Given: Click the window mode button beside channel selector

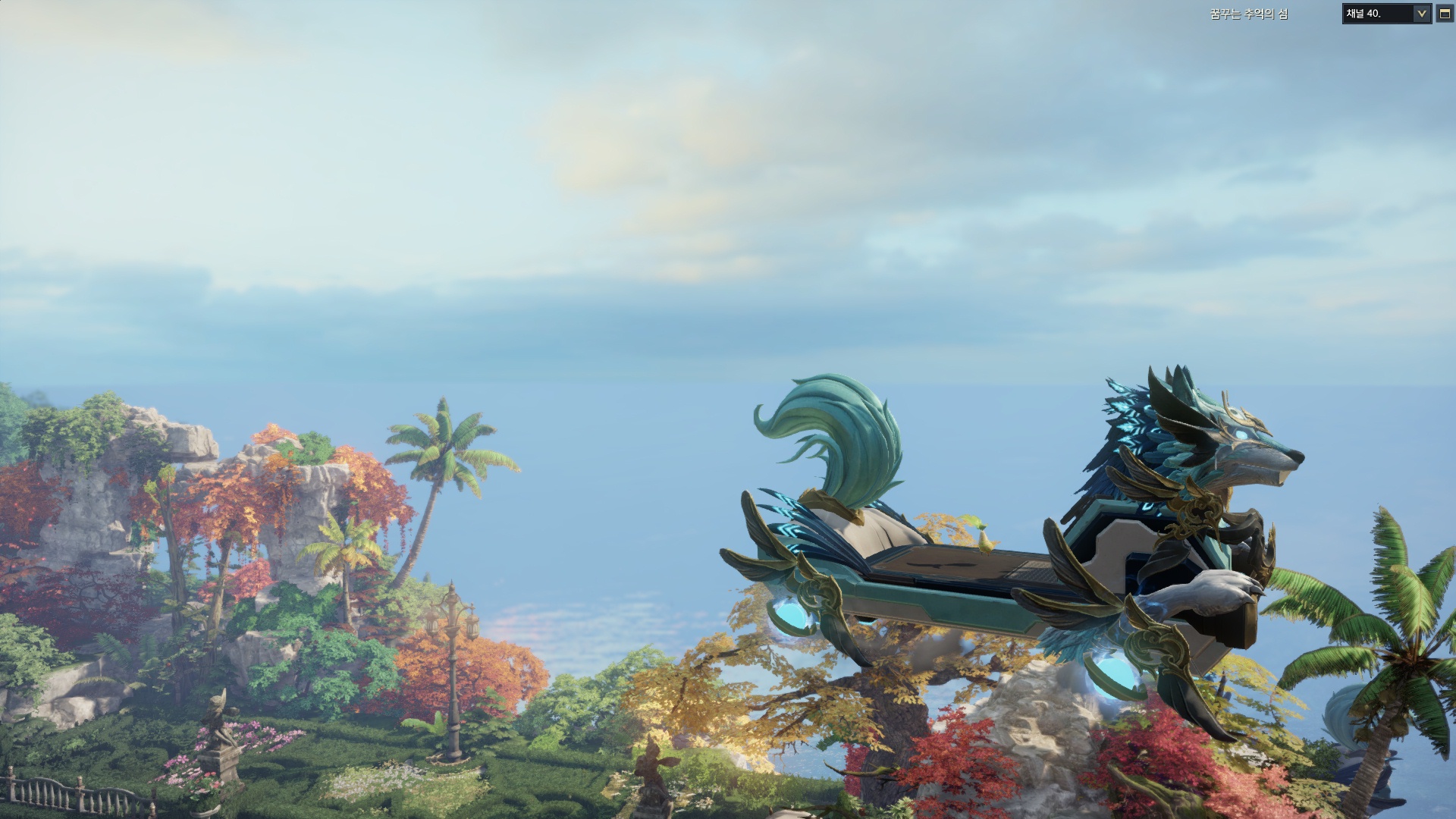Looking at the screenshot, I should 1445,14.
